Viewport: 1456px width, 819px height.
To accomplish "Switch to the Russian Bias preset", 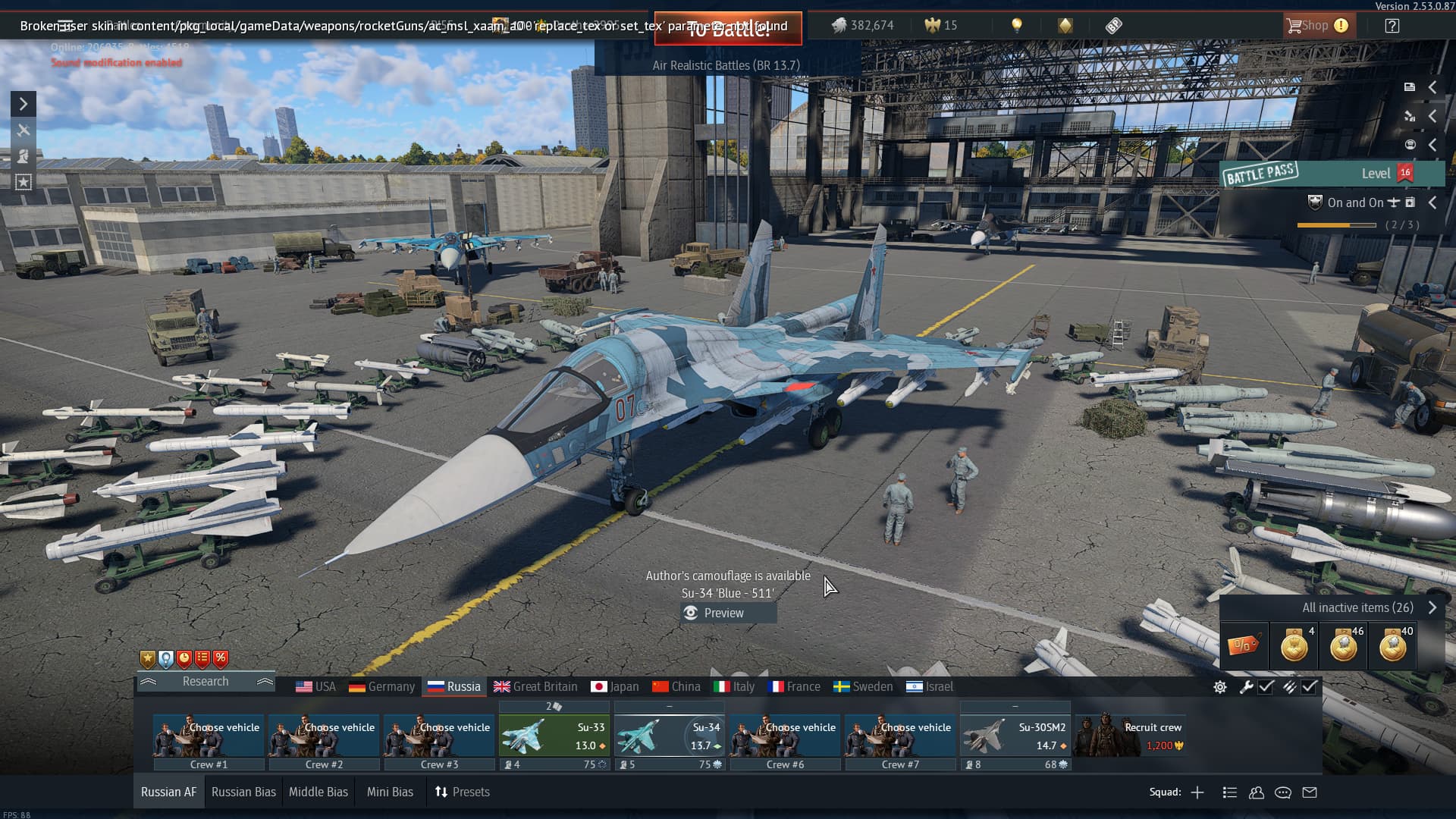I will click(243, 792).
